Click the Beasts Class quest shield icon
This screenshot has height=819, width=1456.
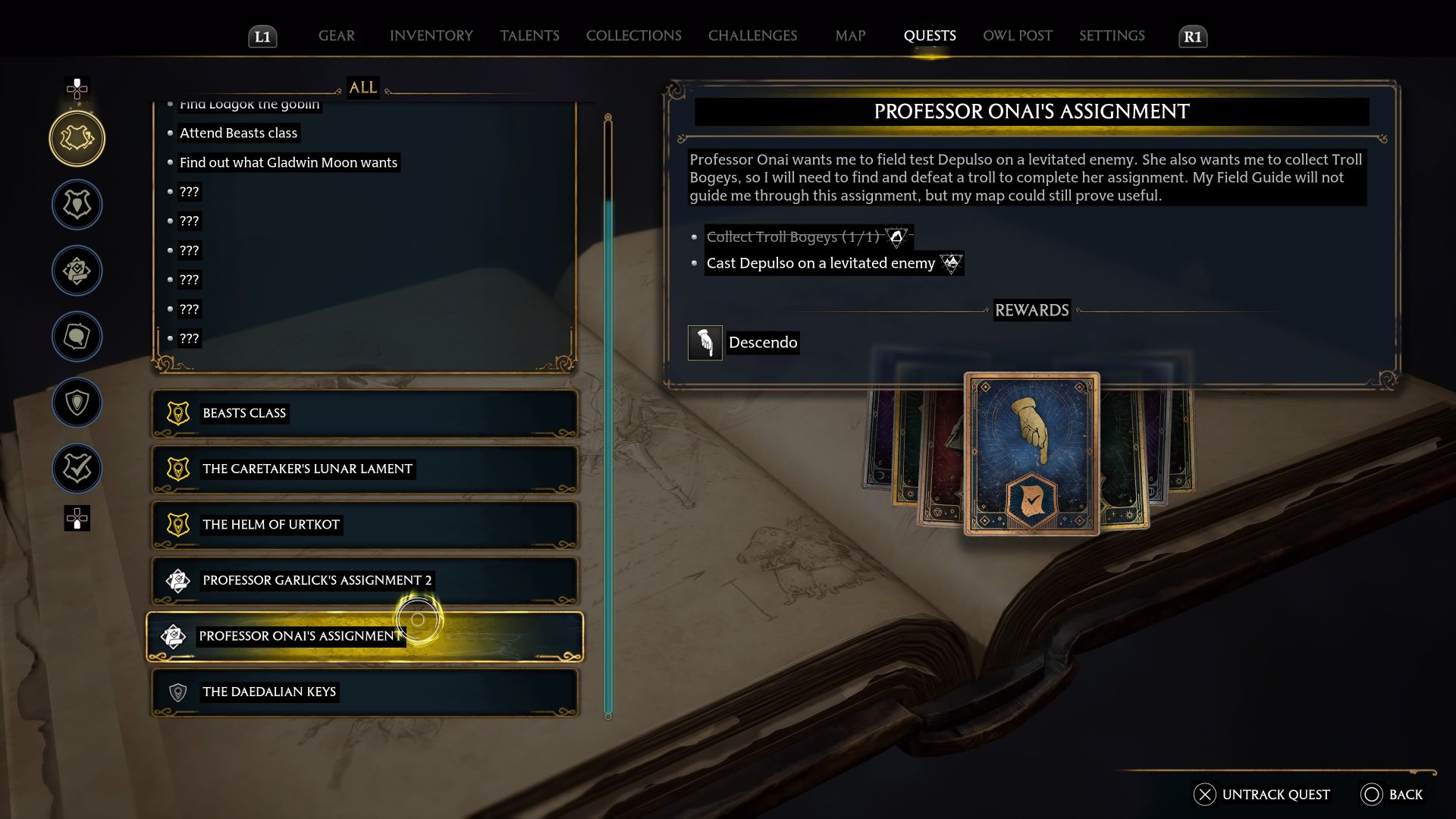click(177, 413)
